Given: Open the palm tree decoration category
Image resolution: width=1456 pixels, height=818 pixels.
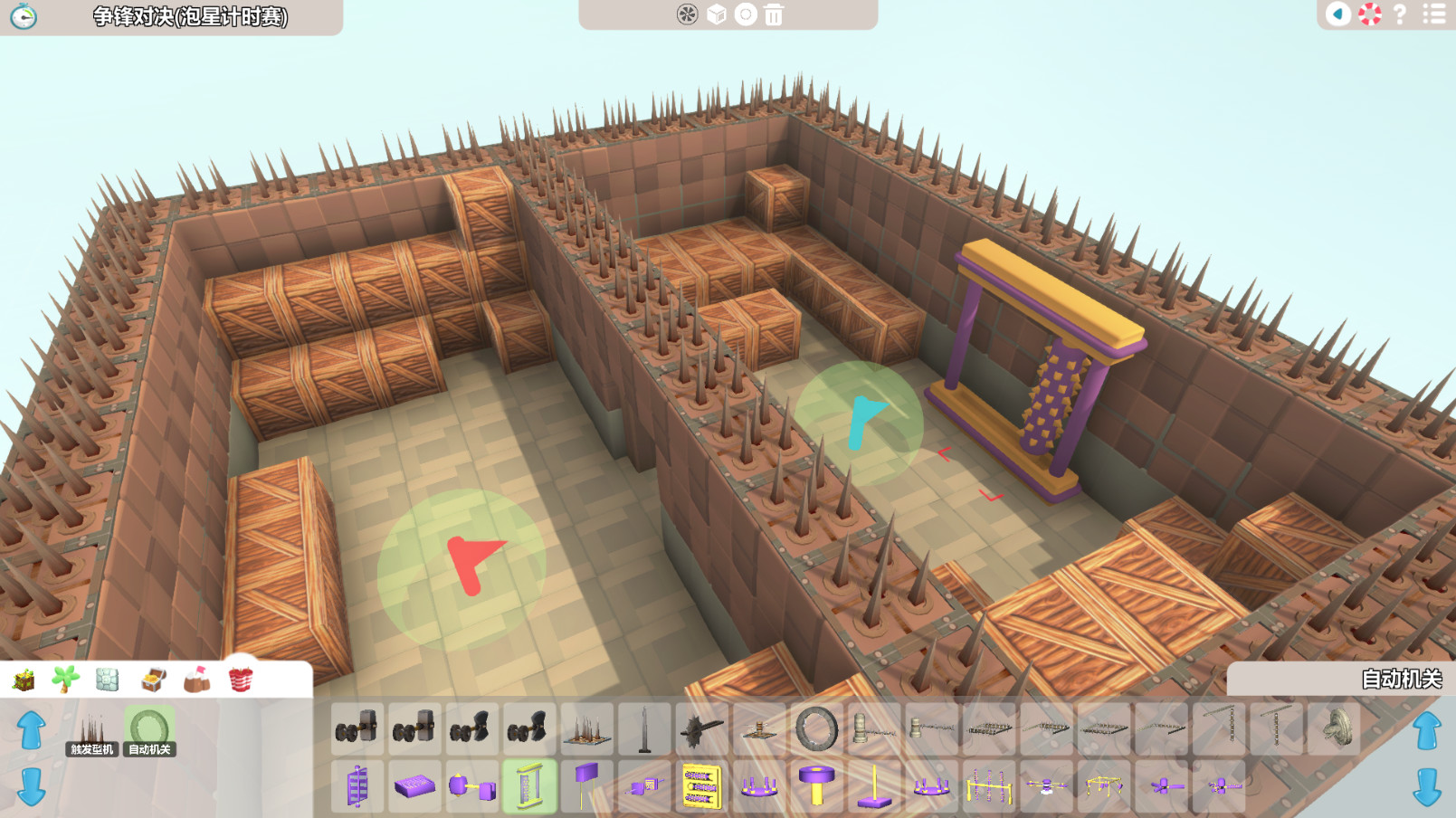Looking at the screenshot, I should tap(65, 680).
